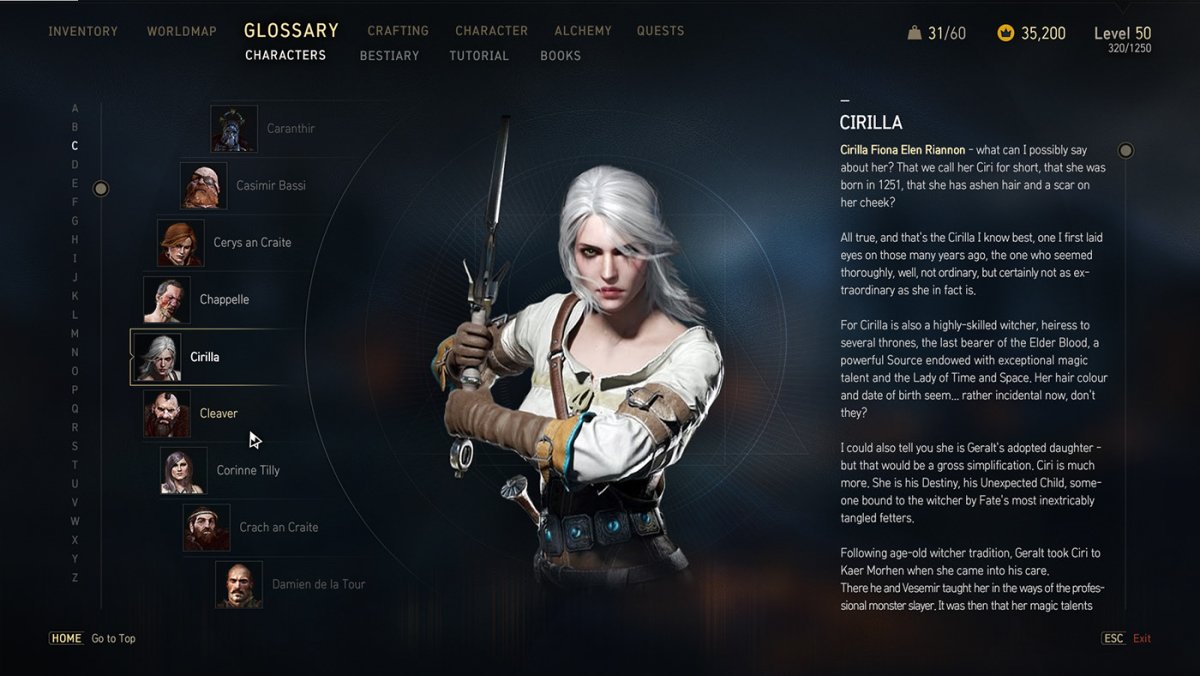
Task: Jump to letter D in the alphabet index
Action: click(75, 165)
